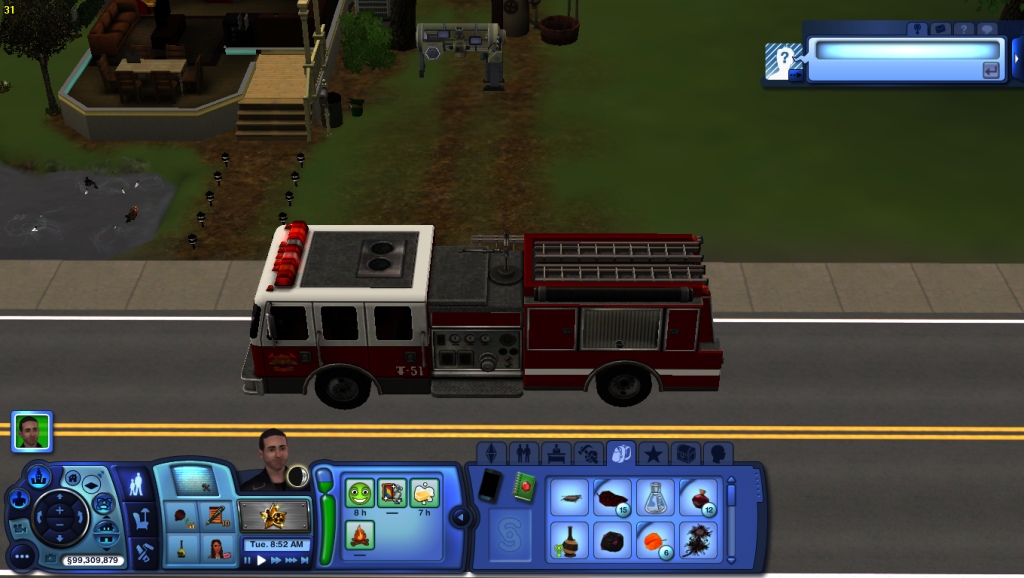1024x578 pixels.
Task: Click the message text input field
Action: click(903, 50)
